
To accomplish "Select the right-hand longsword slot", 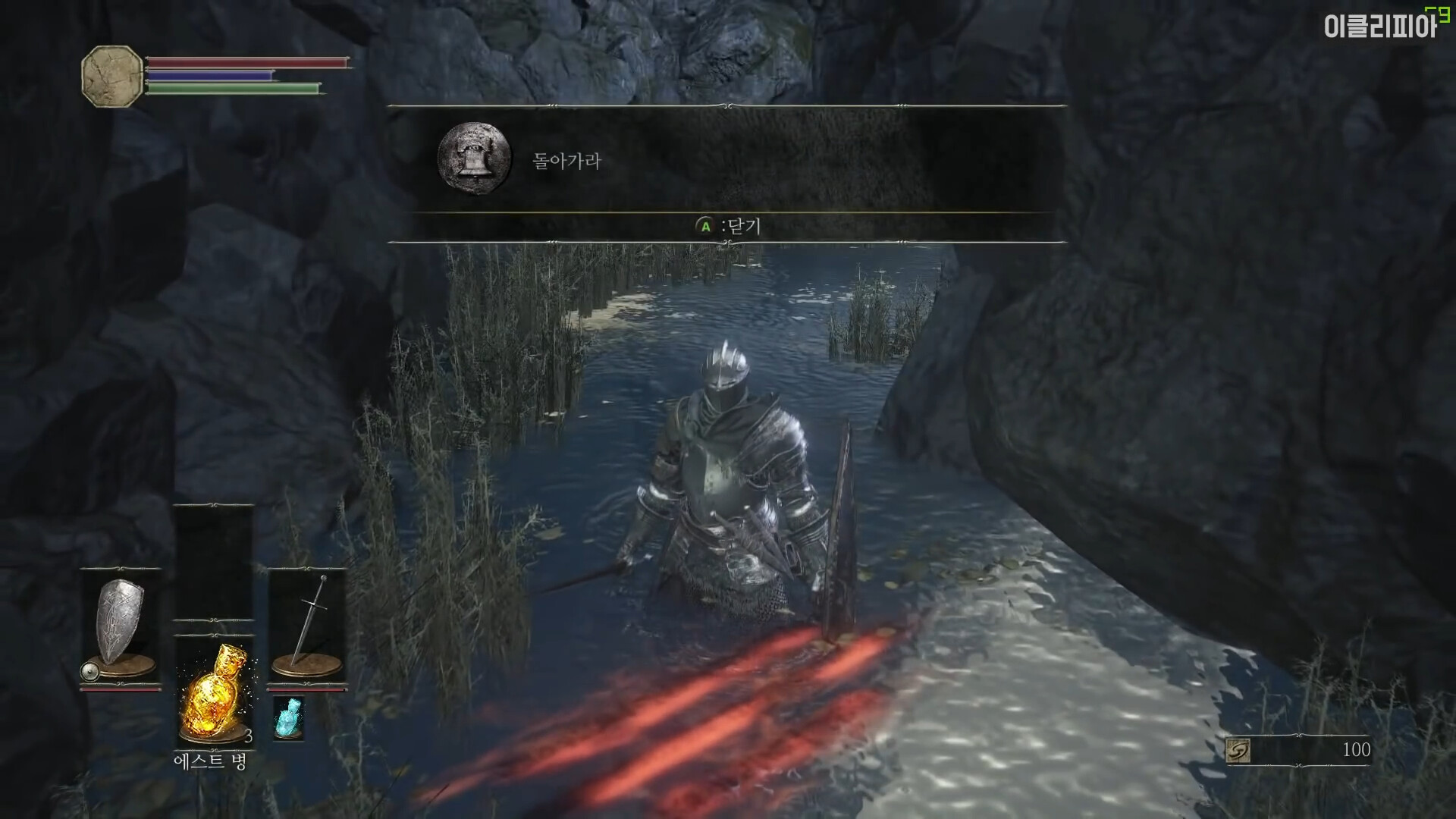I will point(307,626).
